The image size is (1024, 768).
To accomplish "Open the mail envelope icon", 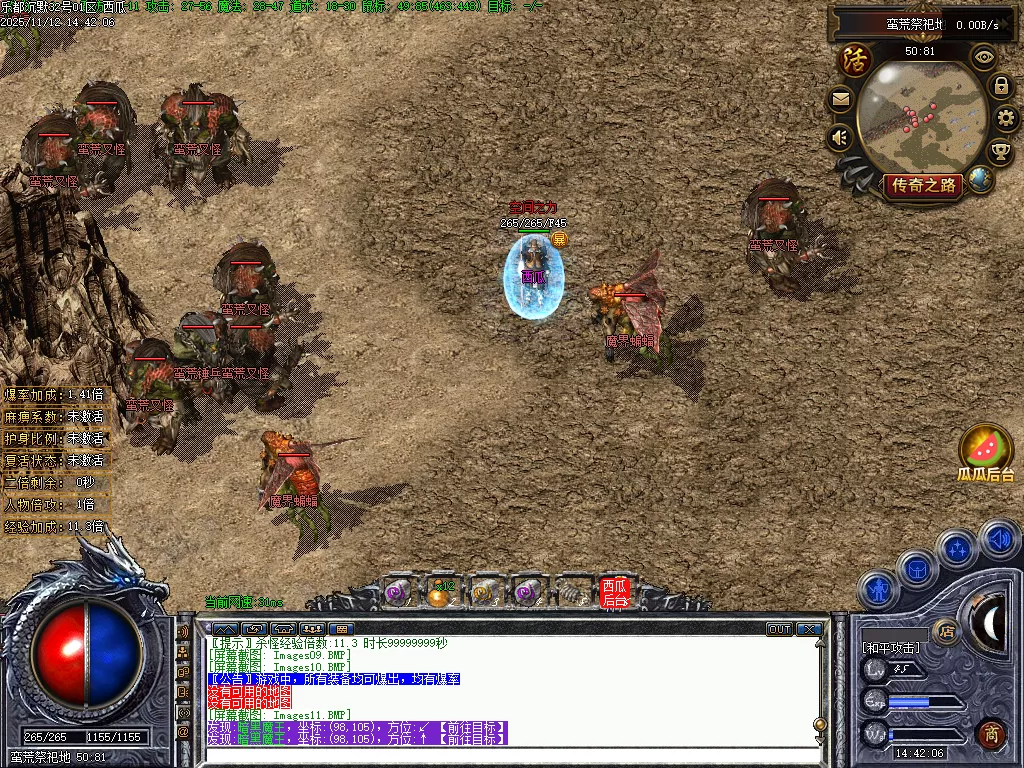I will pos(840,100).
